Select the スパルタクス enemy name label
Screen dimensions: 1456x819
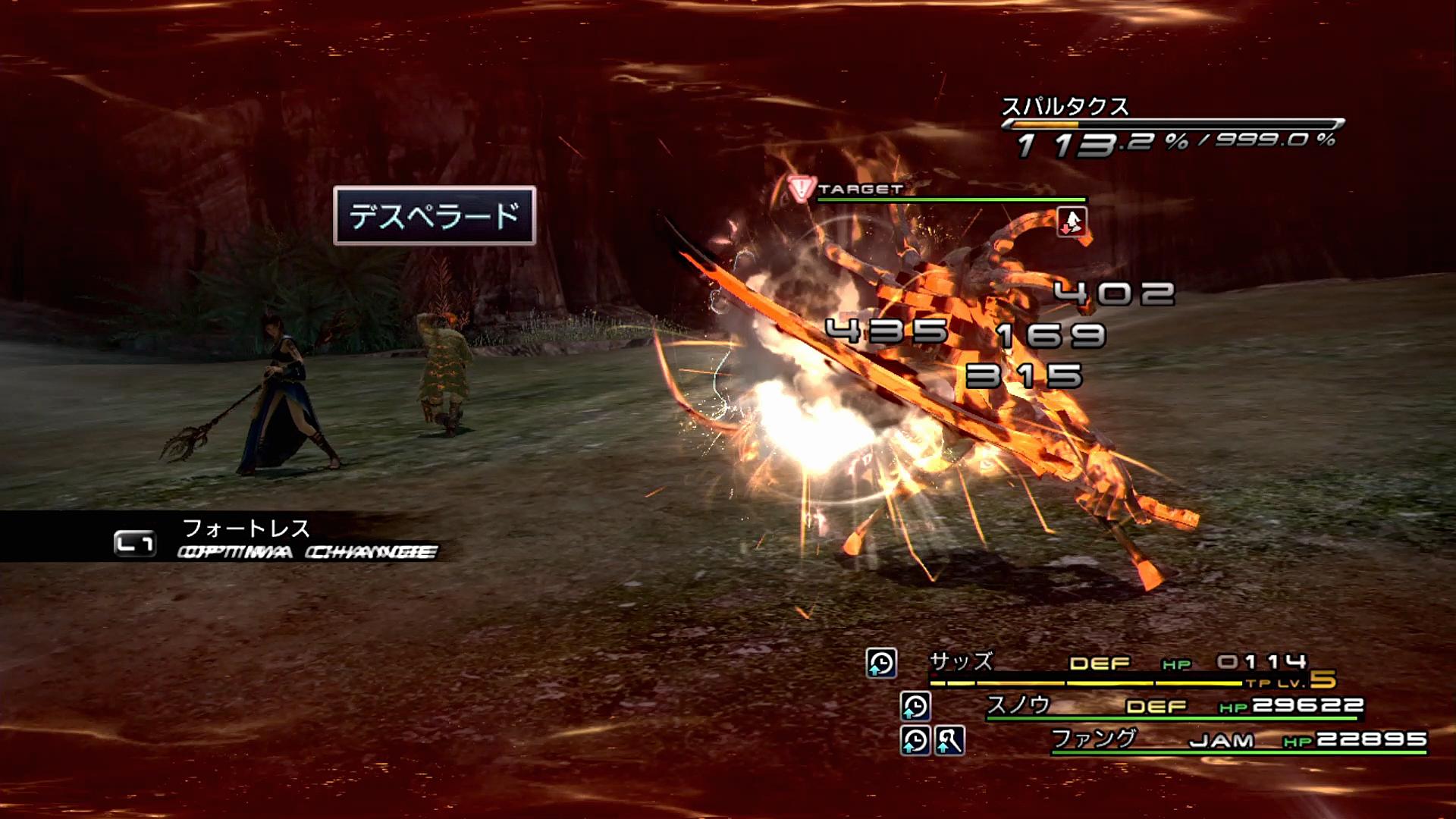coord(1065,107)
